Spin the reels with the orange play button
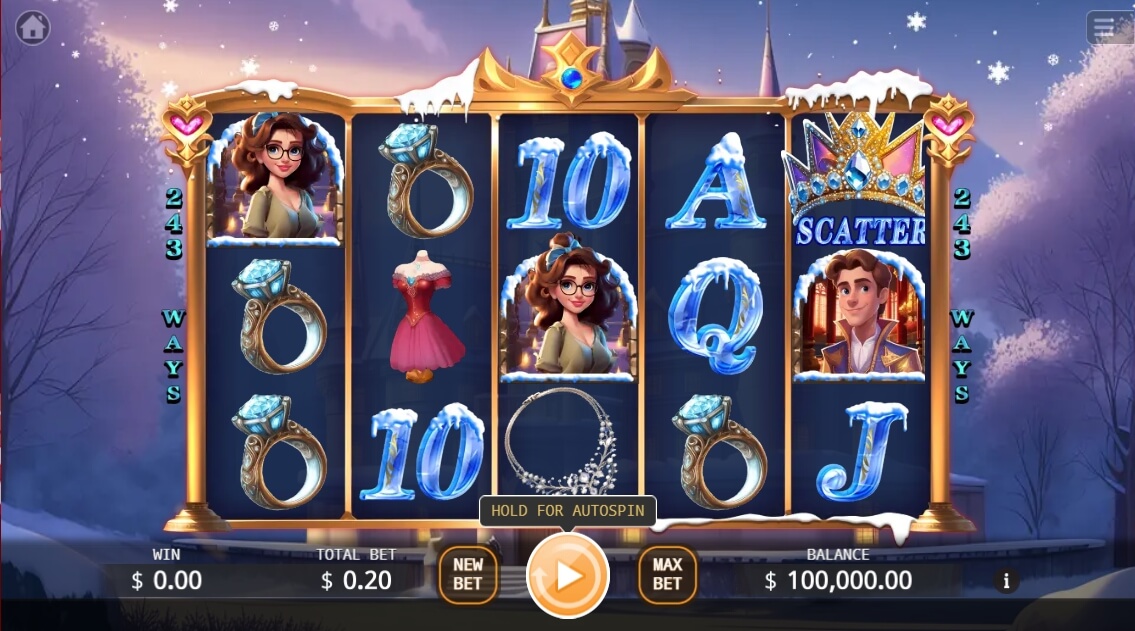Image resolution: width=1135 pixels, height=631 pixels. pyautogui.click(x=568, y=576)
